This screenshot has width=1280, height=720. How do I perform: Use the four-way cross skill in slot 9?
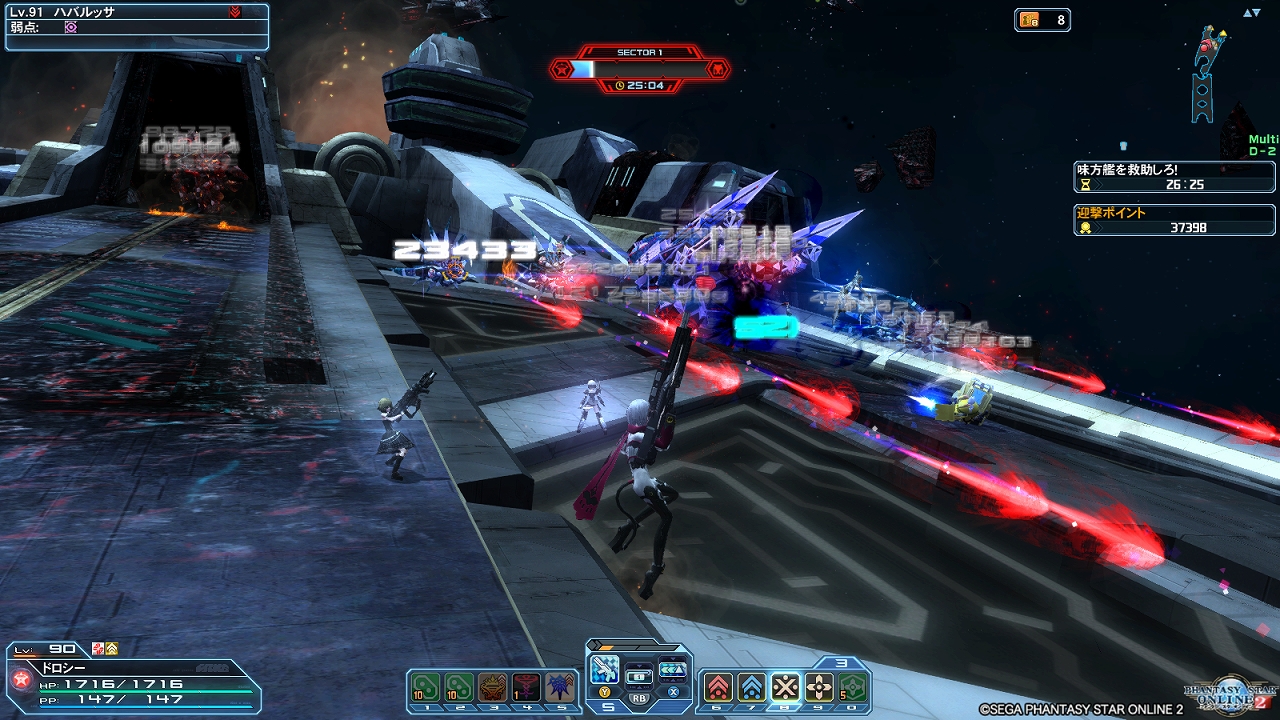coord(819,687)
